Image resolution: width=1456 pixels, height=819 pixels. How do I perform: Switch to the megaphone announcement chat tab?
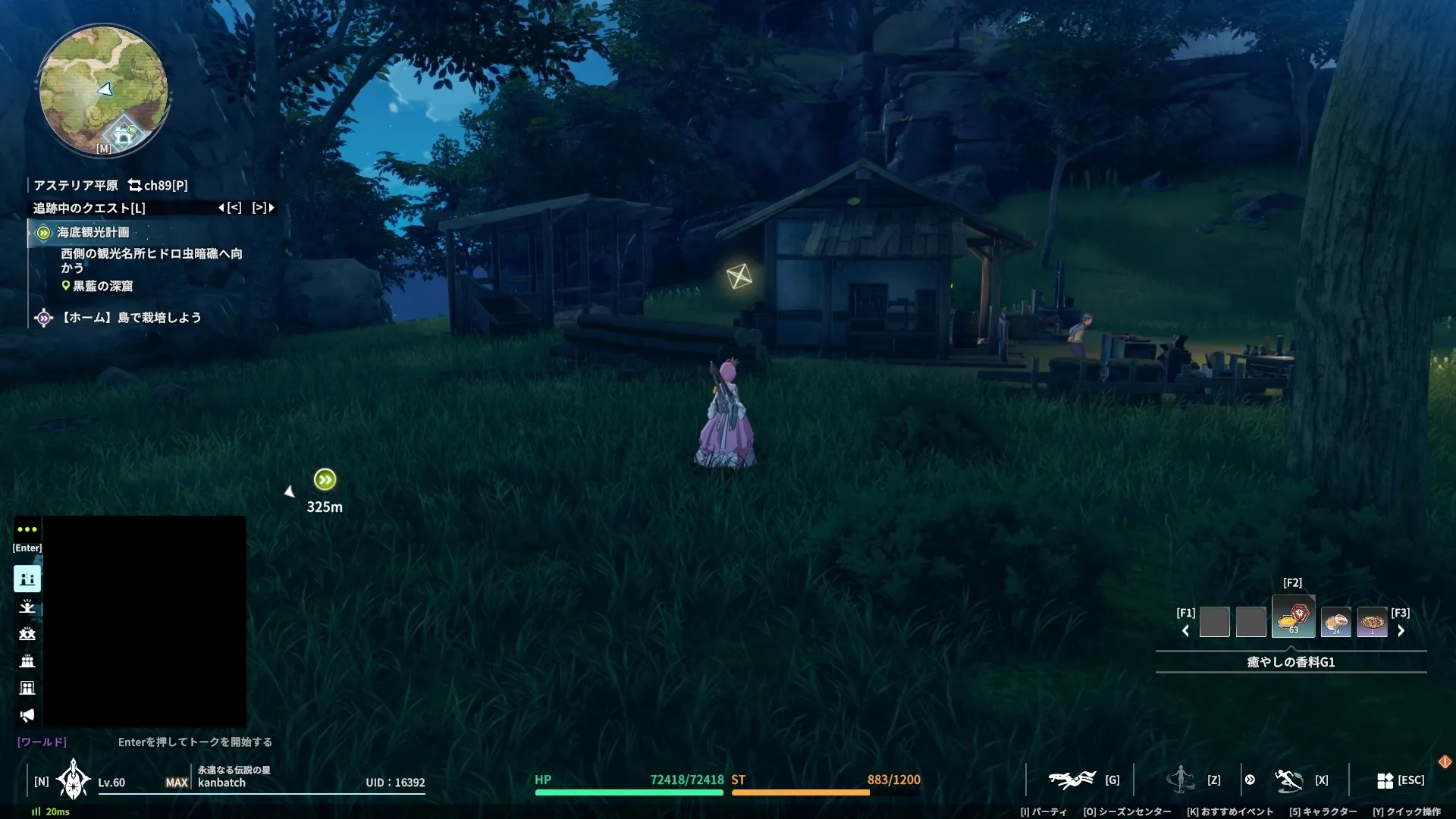pos(27,715)
